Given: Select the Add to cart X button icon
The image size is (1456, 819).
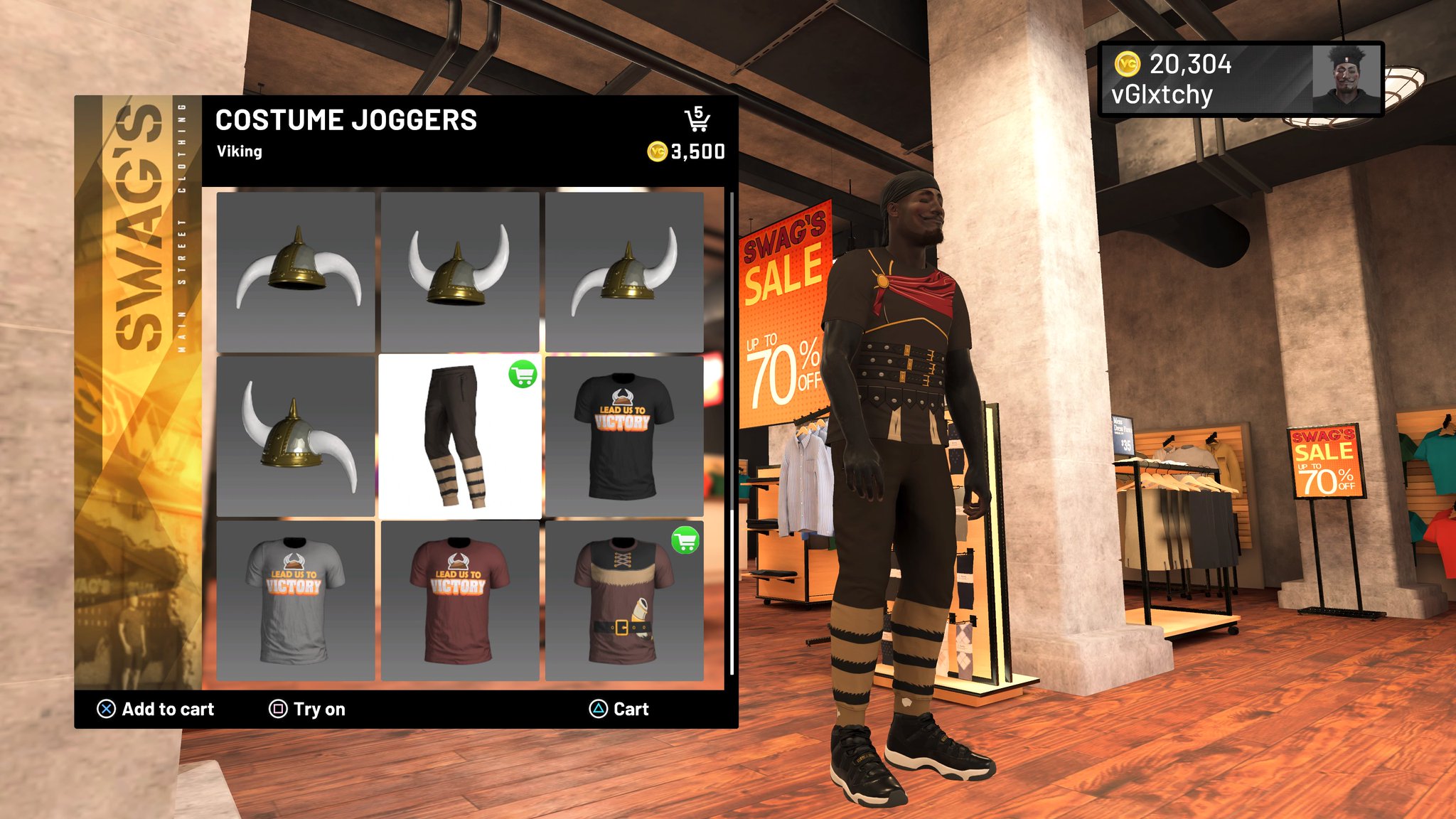Looking at the screenshot, I should click(105, 709).
